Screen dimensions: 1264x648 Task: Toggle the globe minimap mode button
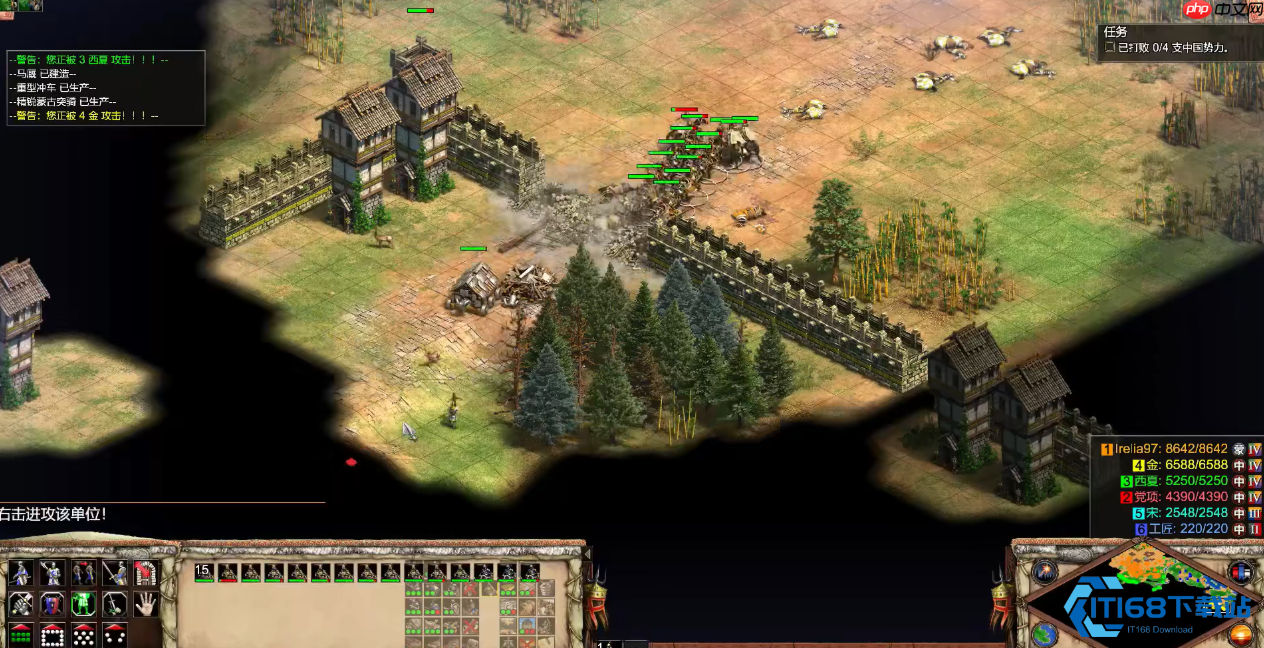coord(1044,634)
